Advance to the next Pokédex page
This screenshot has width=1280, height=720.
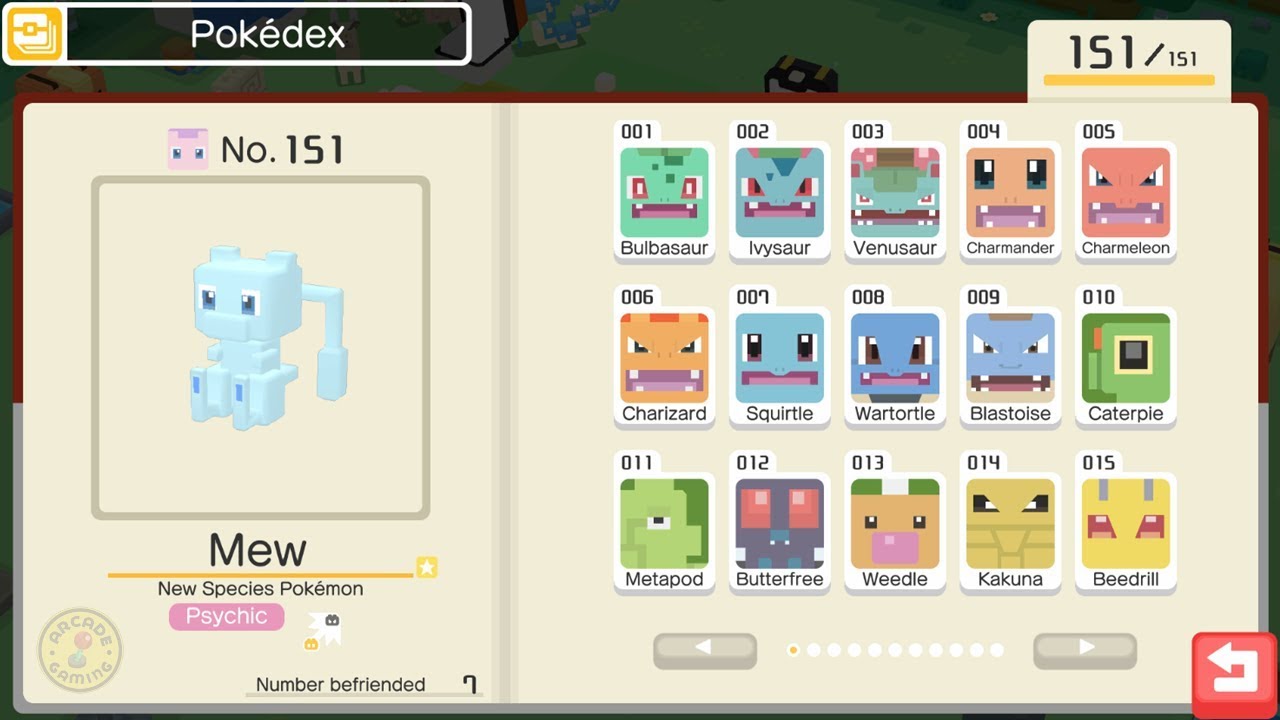pos(1083,650)
